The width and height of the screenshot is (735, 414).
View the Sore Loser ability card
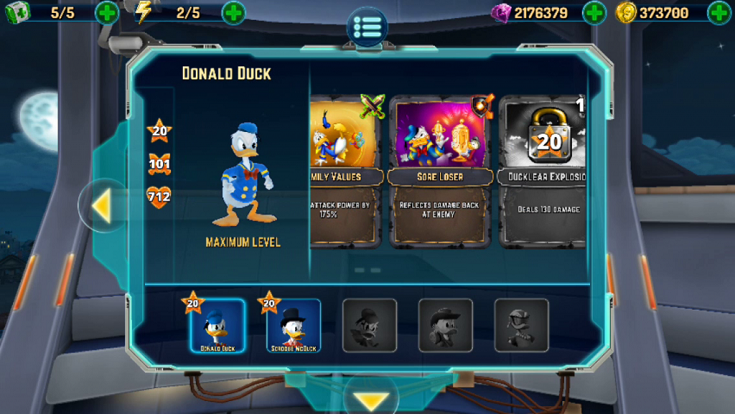coord(441,170)
